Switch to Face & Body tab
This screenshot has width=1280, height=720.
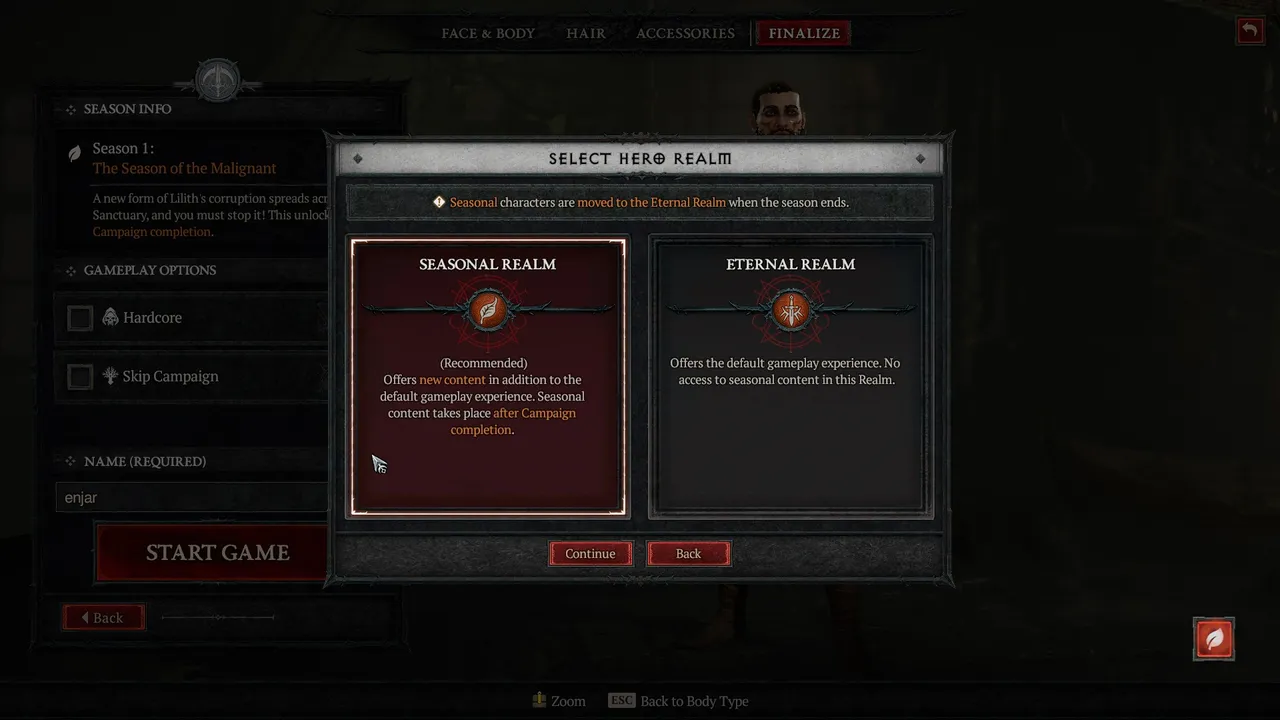(488, 33)
